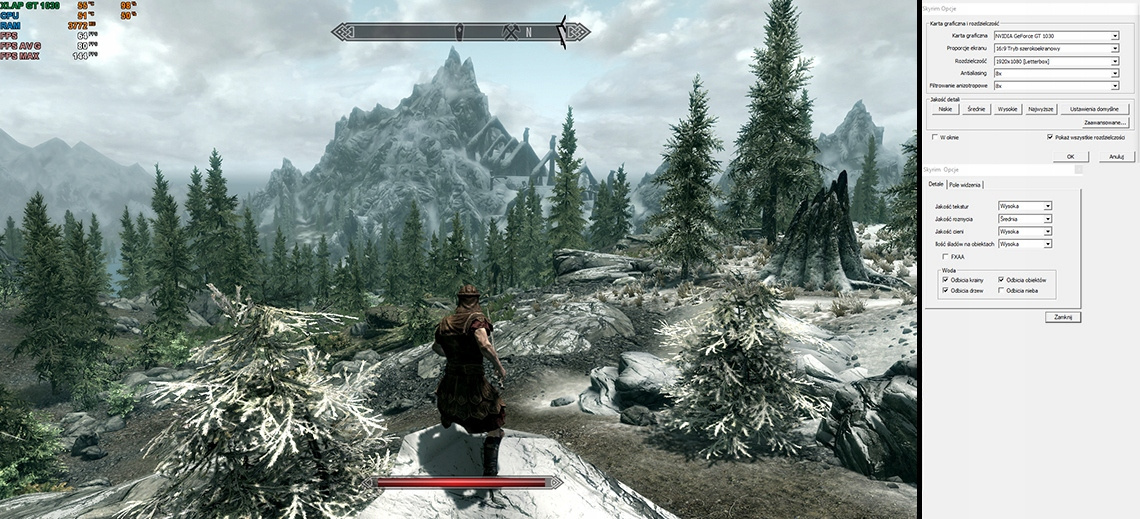Choose the Niskie detail preset
The height and width of the screenshot is (519, 1140).
tap(945, 109)
